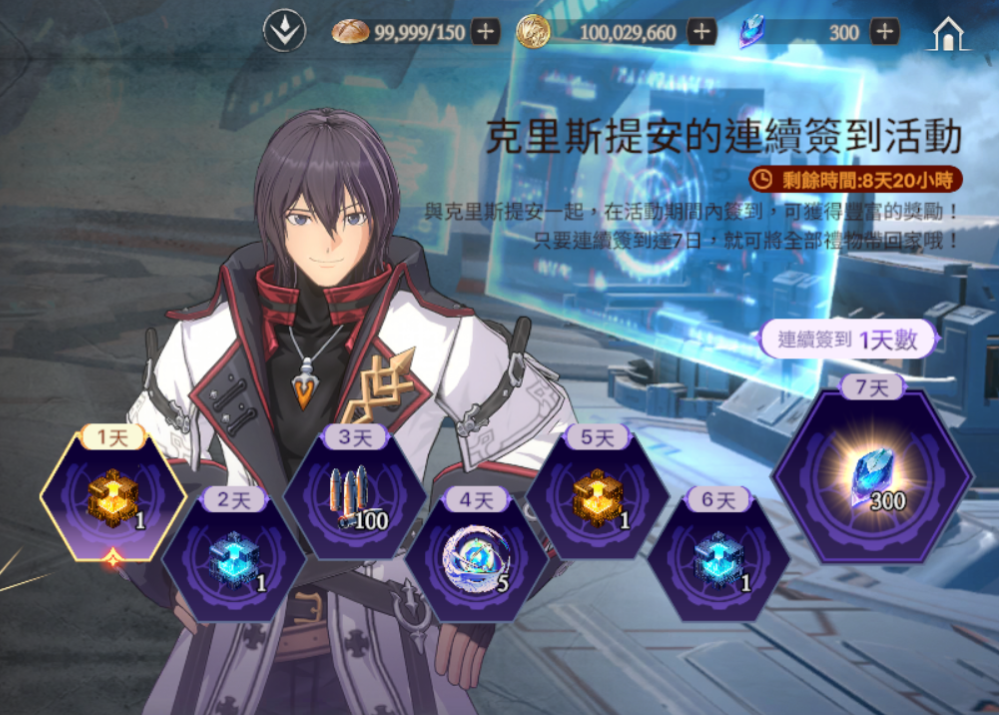Select the 6天 blue cube reward
The image size is (999, 715).
[718, 556]
